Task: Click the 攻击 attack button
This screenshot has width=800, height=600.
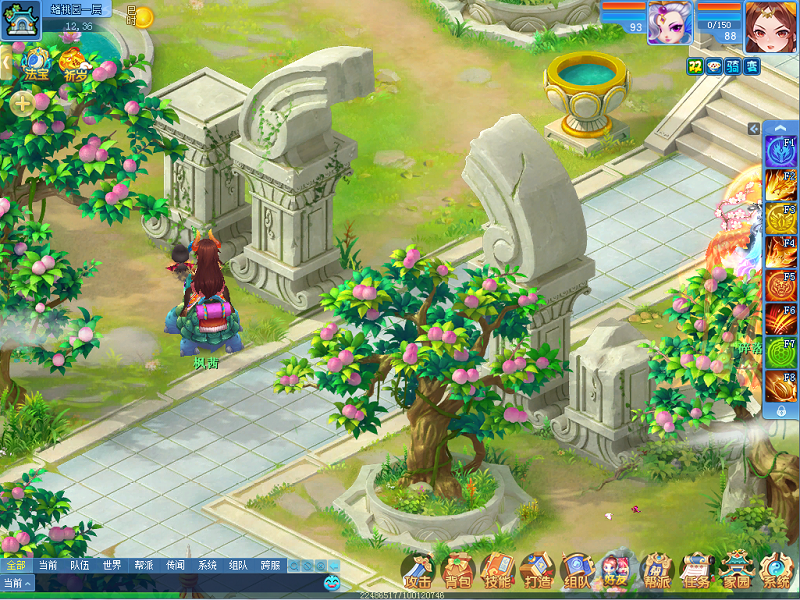Action: click(418, 571)
